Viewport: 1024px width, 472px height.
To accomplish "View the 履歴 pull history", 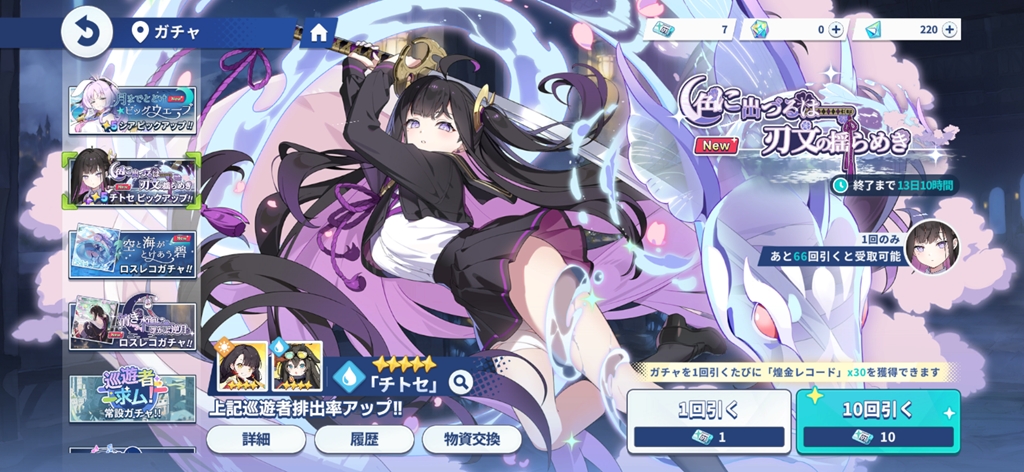I will tap(364, 439).
